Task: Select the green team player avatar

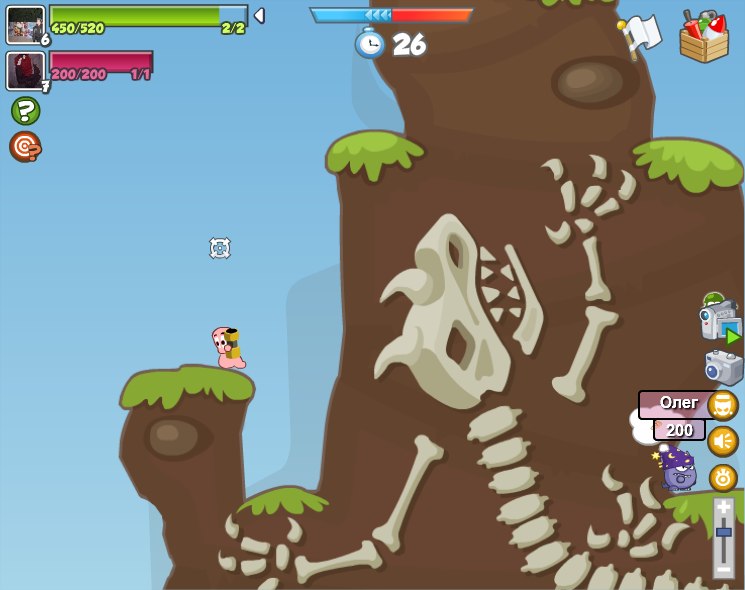Action: tap(25, 24)
